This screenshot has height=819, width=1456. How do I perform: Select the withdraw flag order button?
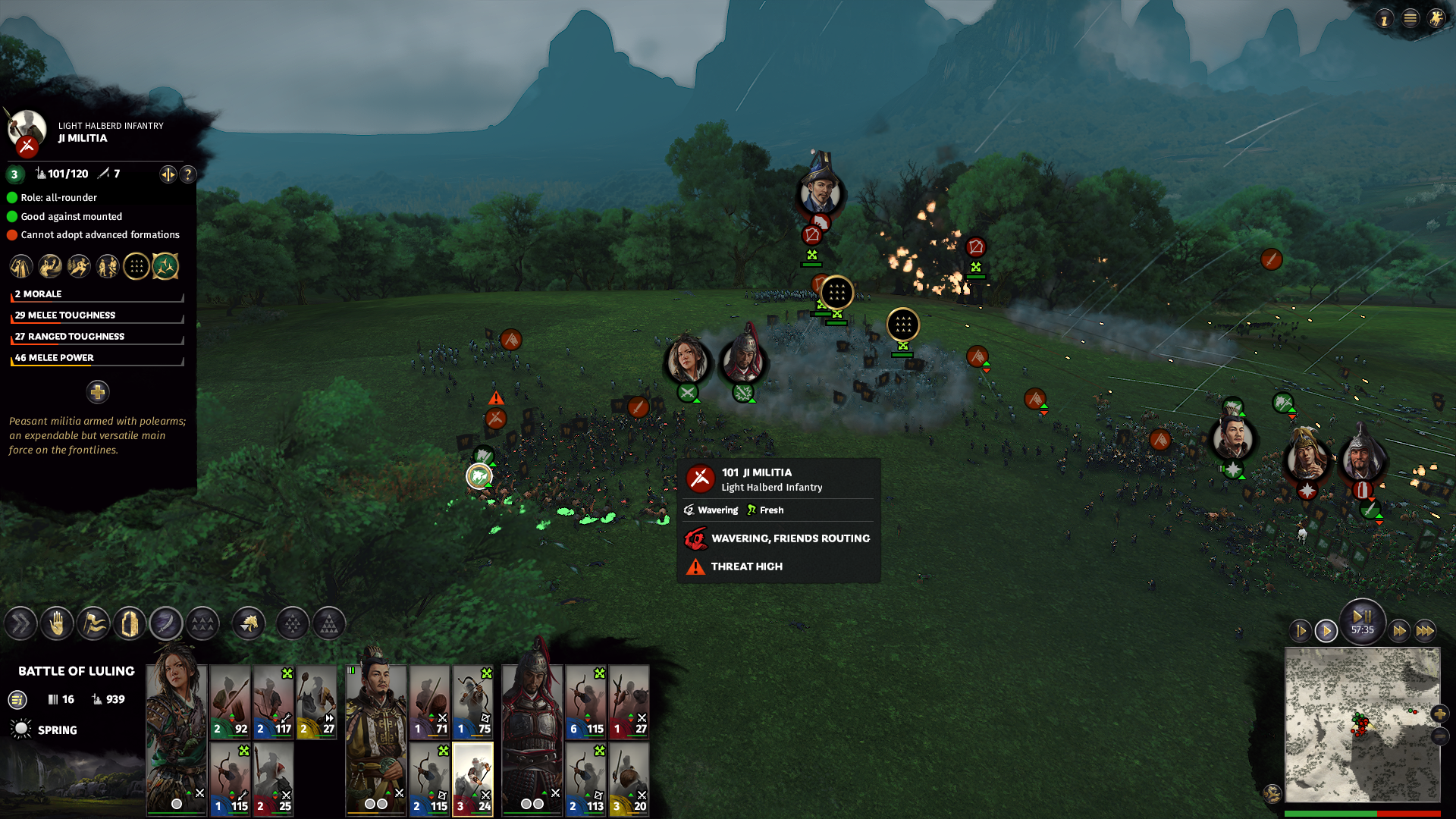(93, 624)
